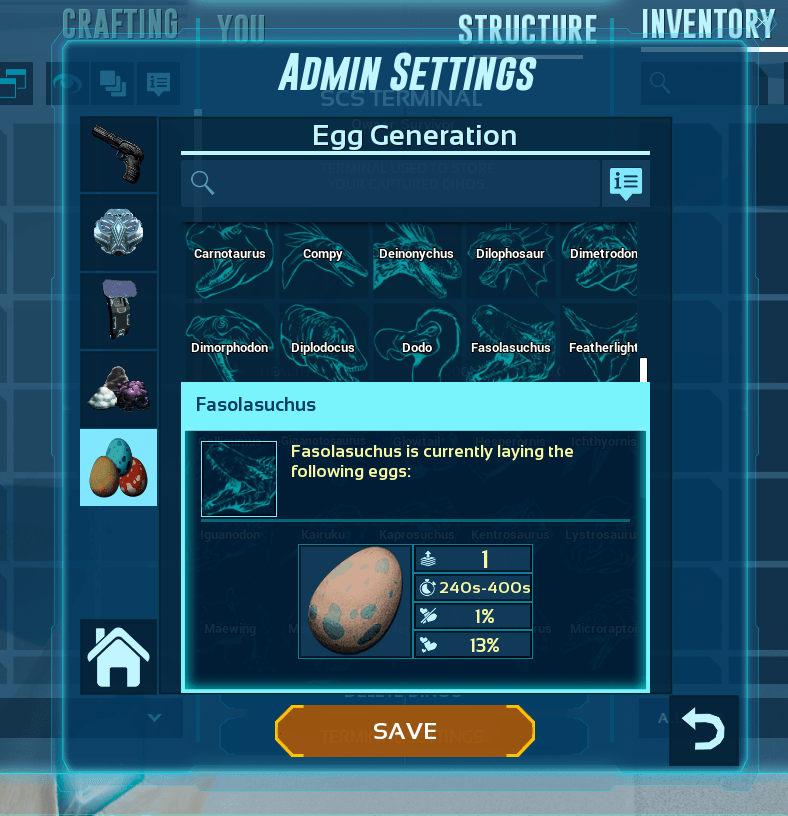Go back with the undo arrow button
This screenshot has width=788, height=816.
(x=704, y=730)
